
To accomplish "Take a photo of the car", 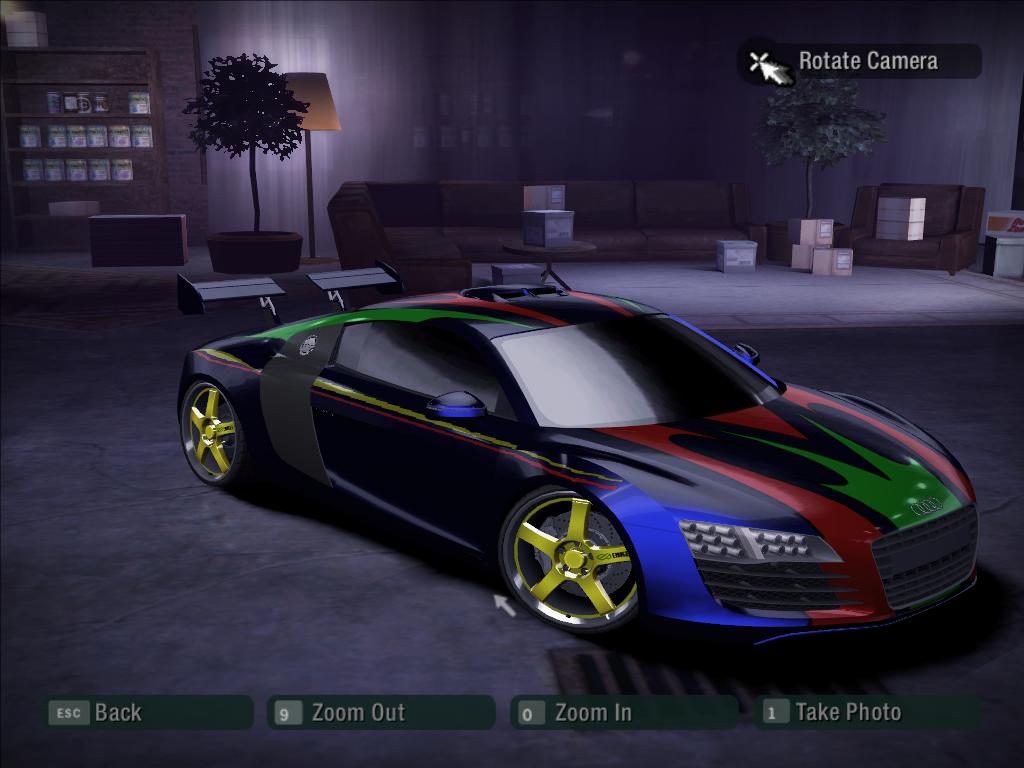I will (x=847, y=713).
